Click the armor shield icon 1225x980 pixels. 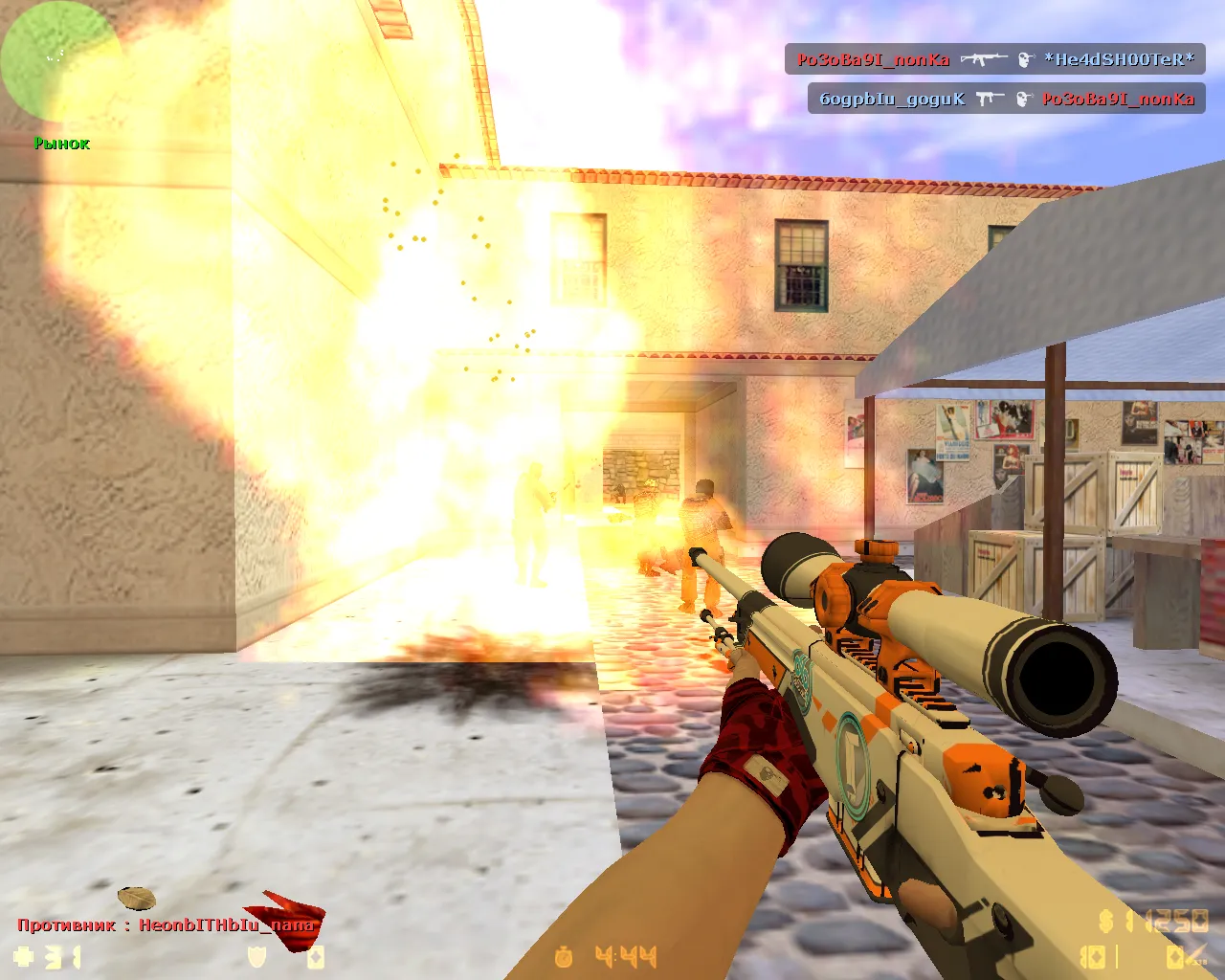(256, 956)
